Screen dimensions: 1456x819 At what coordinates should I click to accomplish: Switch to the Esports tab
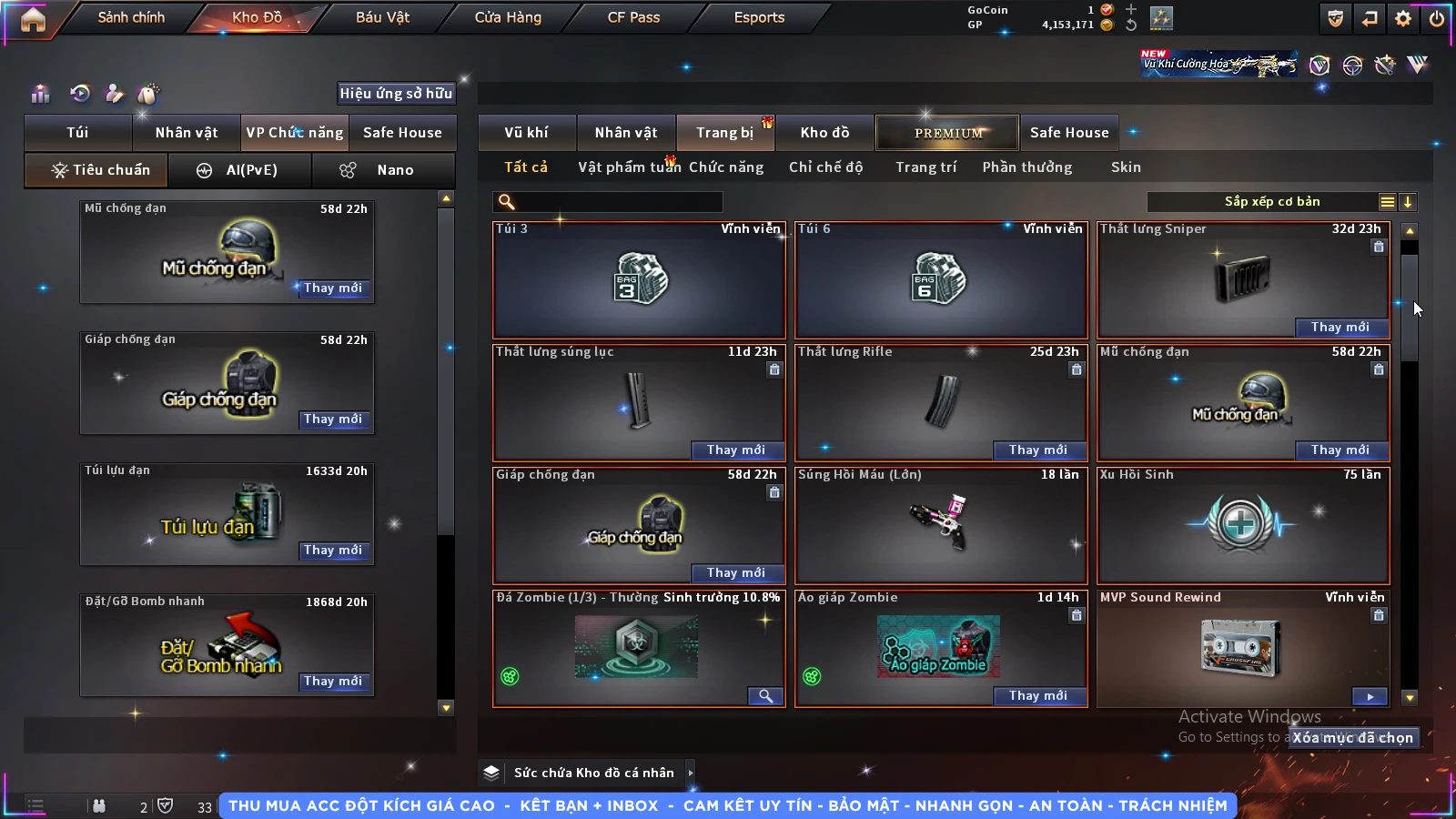[759, 17]
